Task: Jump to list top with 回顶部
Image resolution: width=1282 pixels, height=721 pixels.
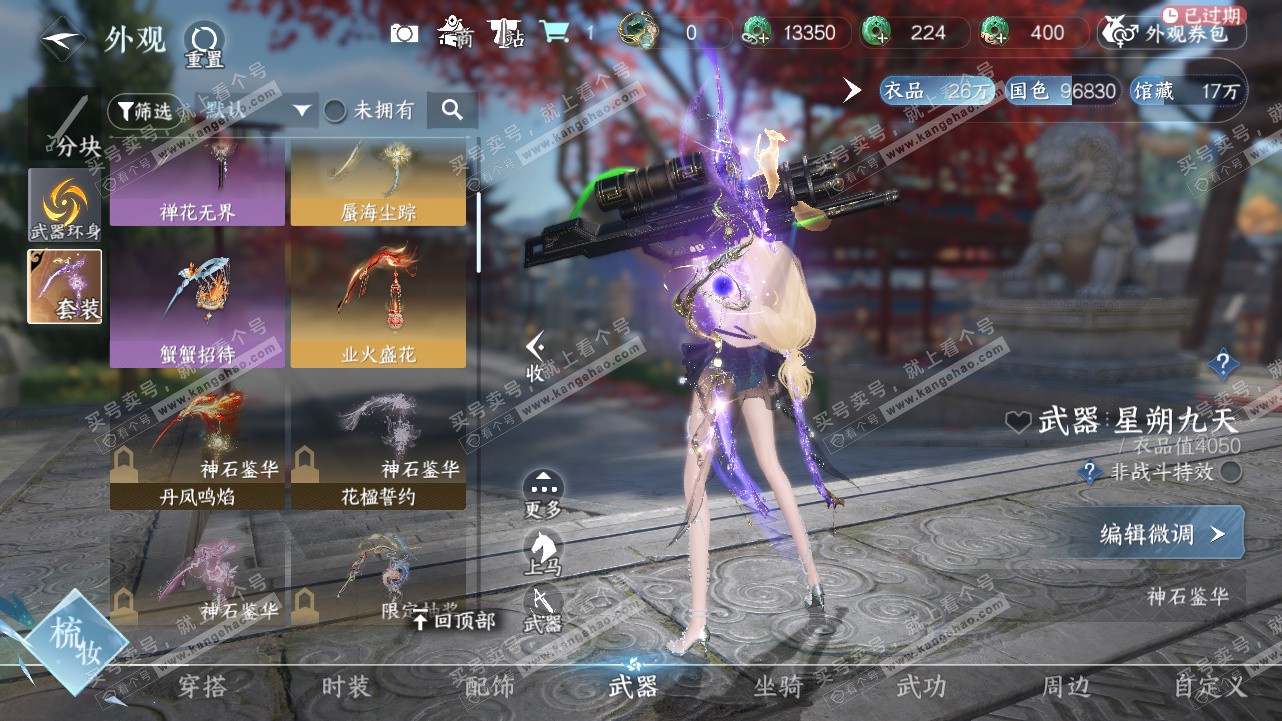Action: (x=455, y=621)
